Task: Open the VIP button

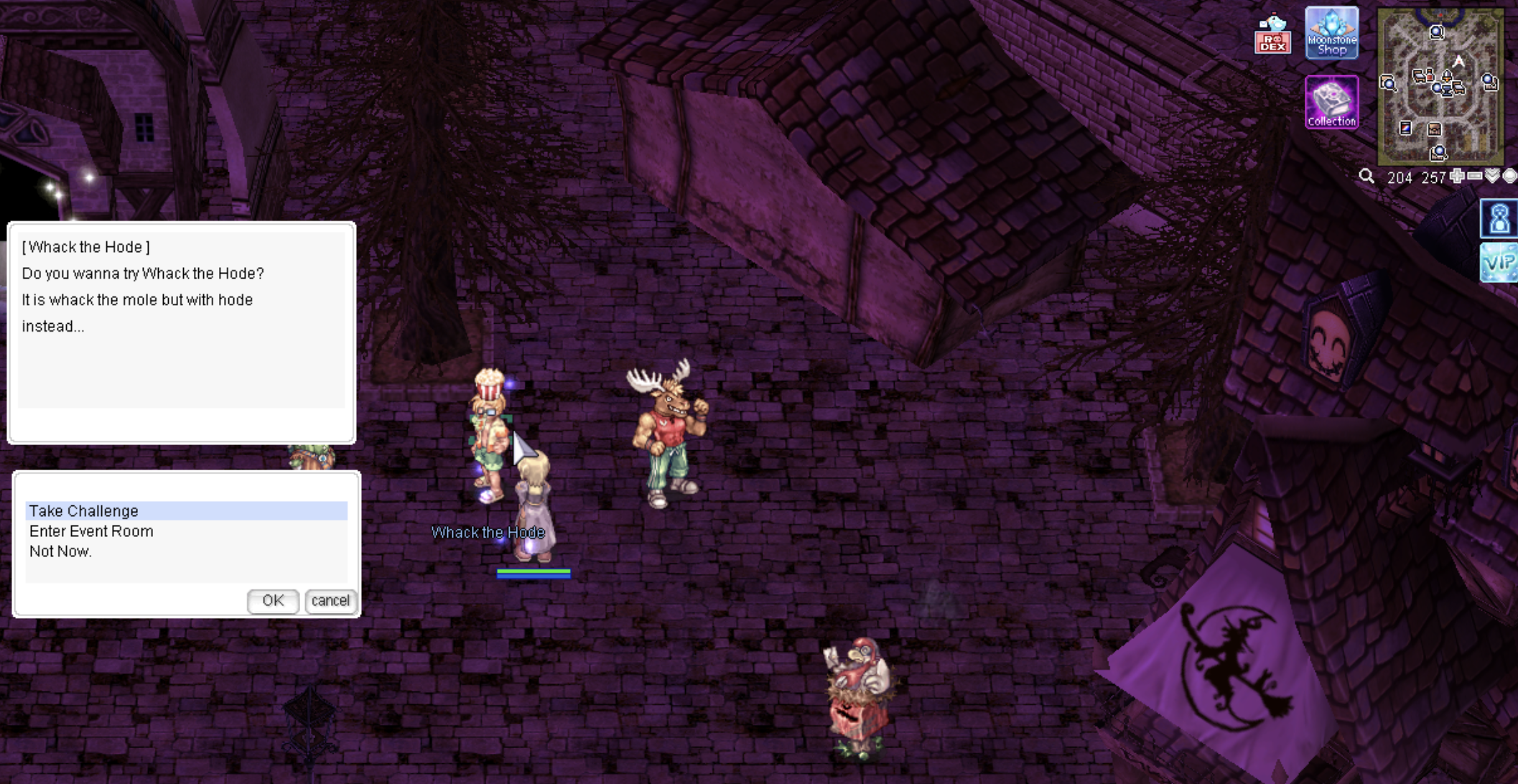Action: point(1499,262)
